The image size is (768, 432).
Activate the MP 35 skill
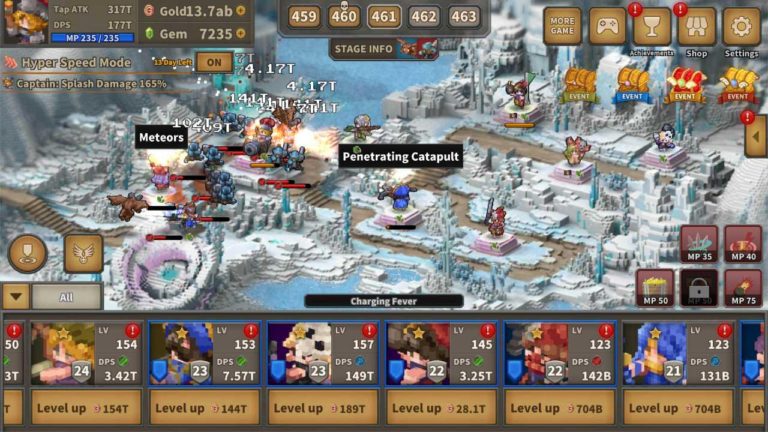click(699, 245)
